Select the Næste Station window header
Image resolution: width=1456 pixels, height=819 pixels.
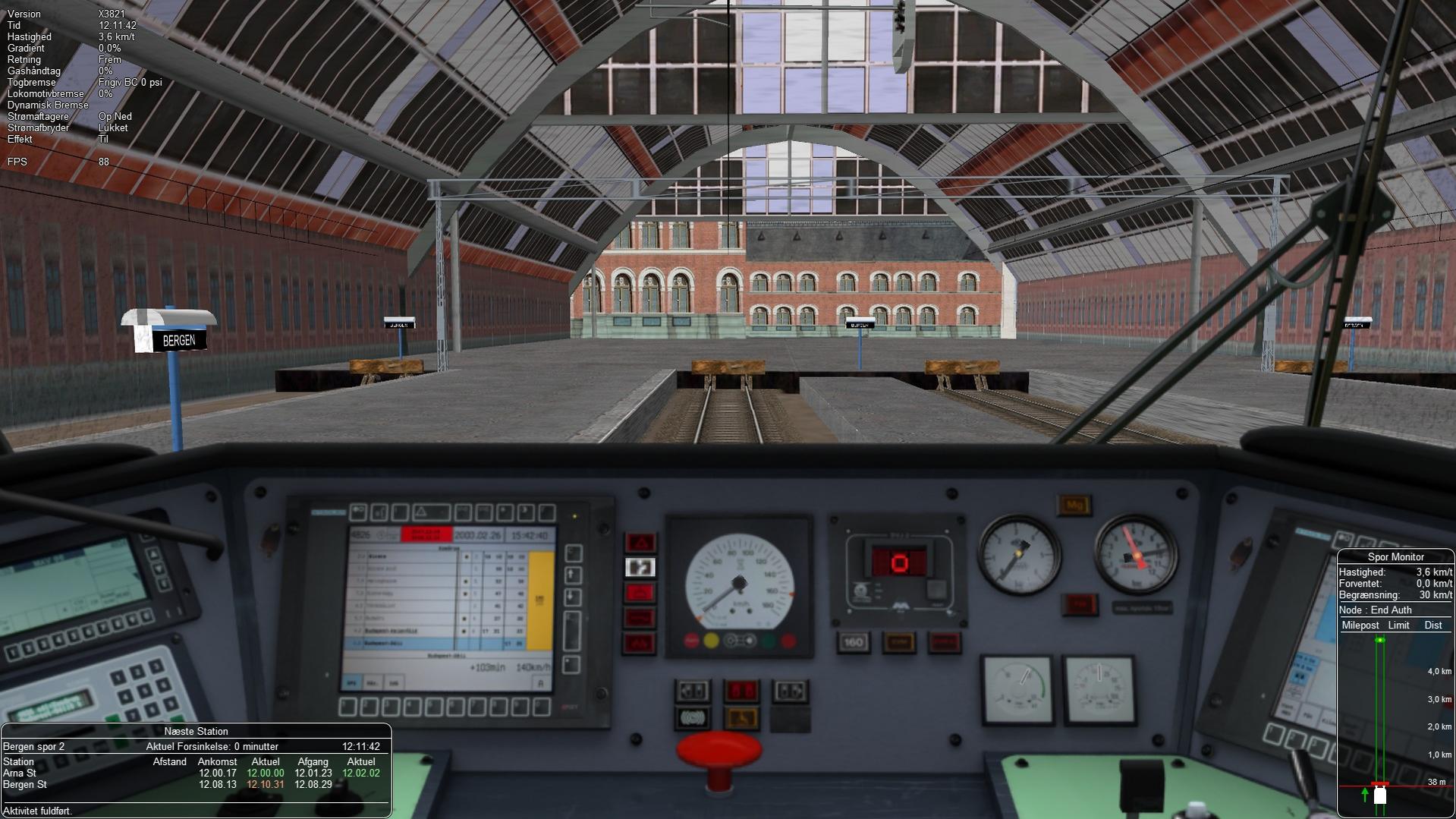(x=196, y=731)
